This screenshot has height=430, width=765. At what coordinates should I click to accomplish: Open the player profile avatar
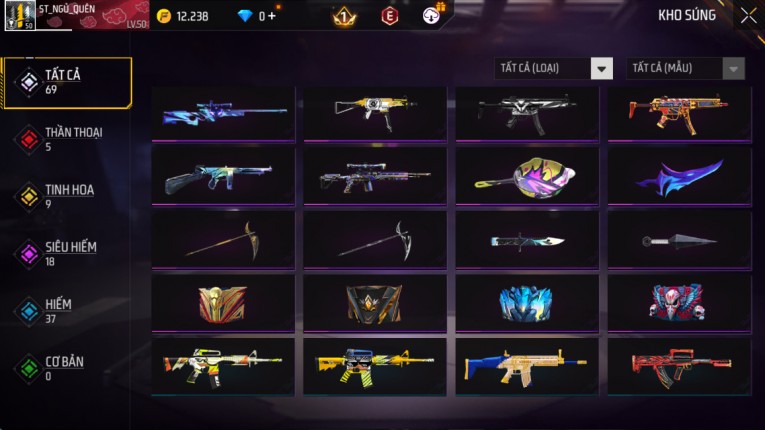click(x=22, y=17)
